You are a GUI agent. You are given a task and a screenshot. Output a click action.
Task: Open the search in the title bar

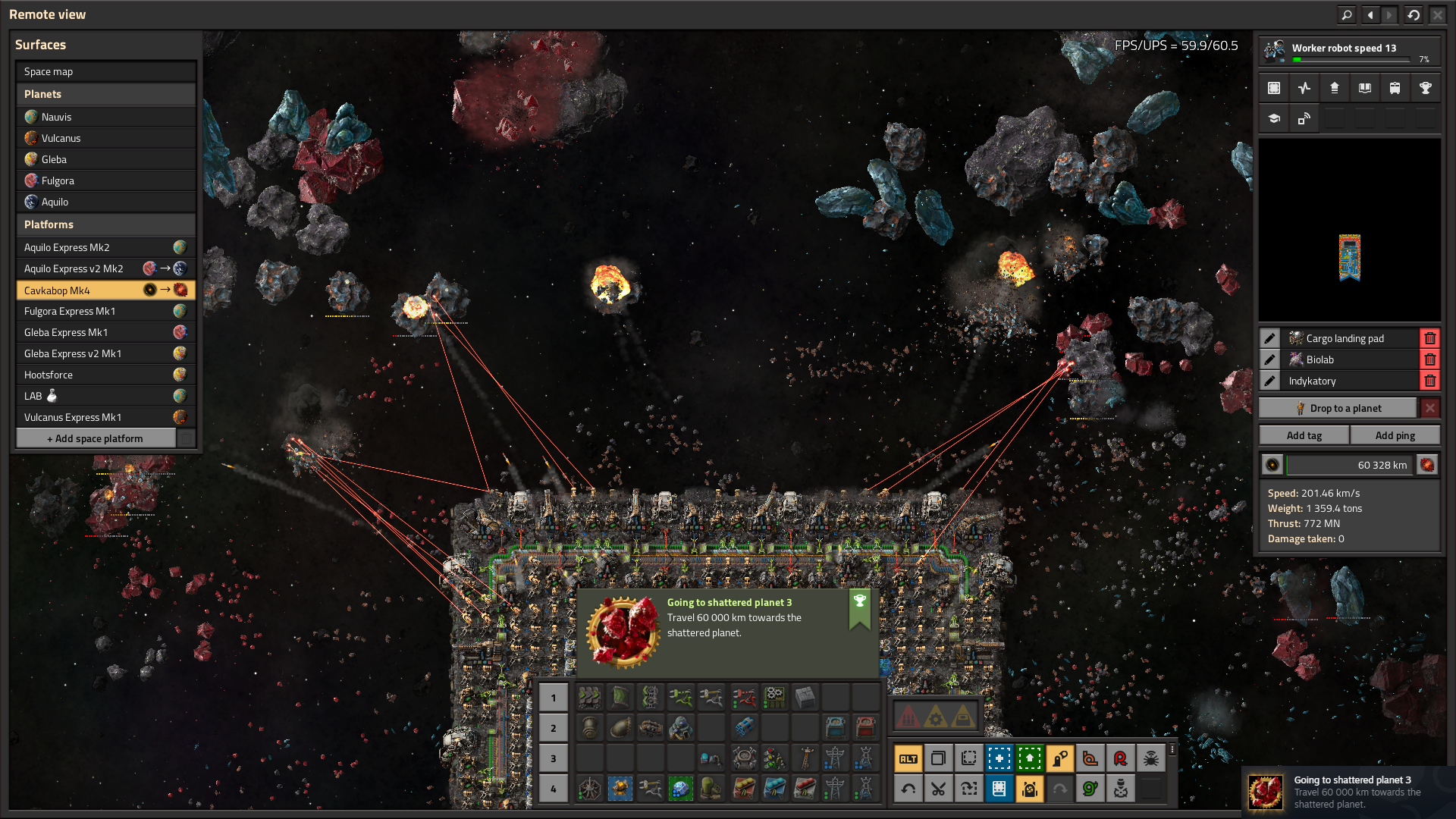pos(1346,14)
